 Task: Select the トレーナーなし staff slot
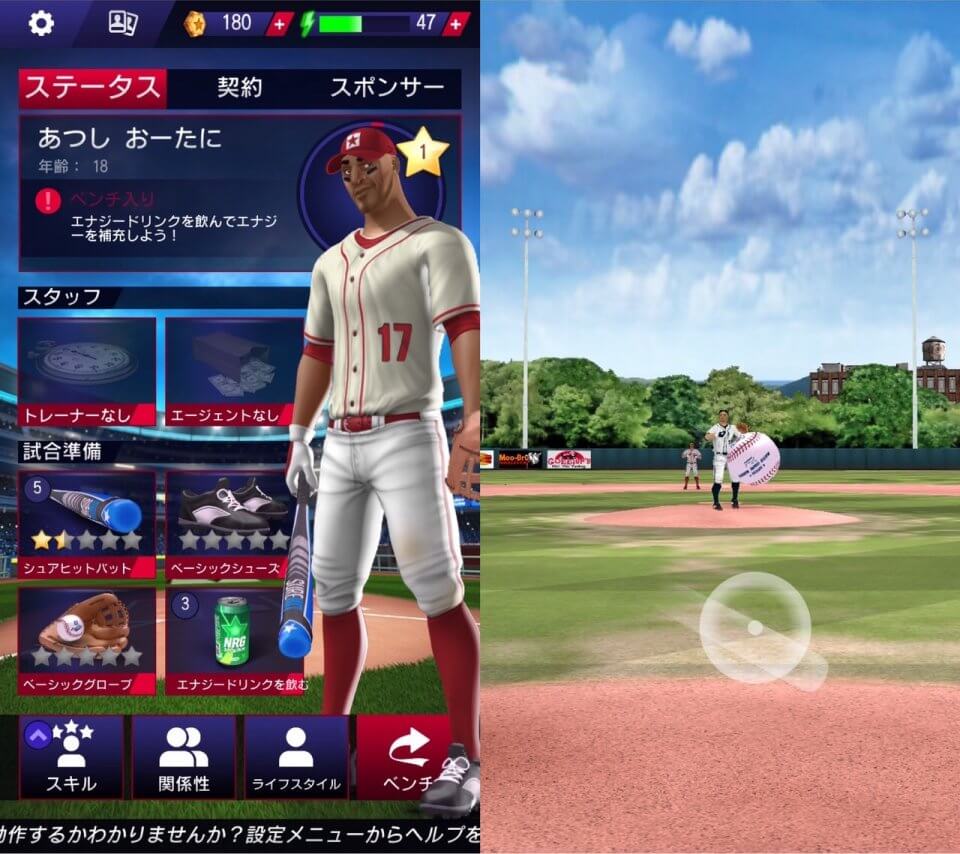point(87,371)
